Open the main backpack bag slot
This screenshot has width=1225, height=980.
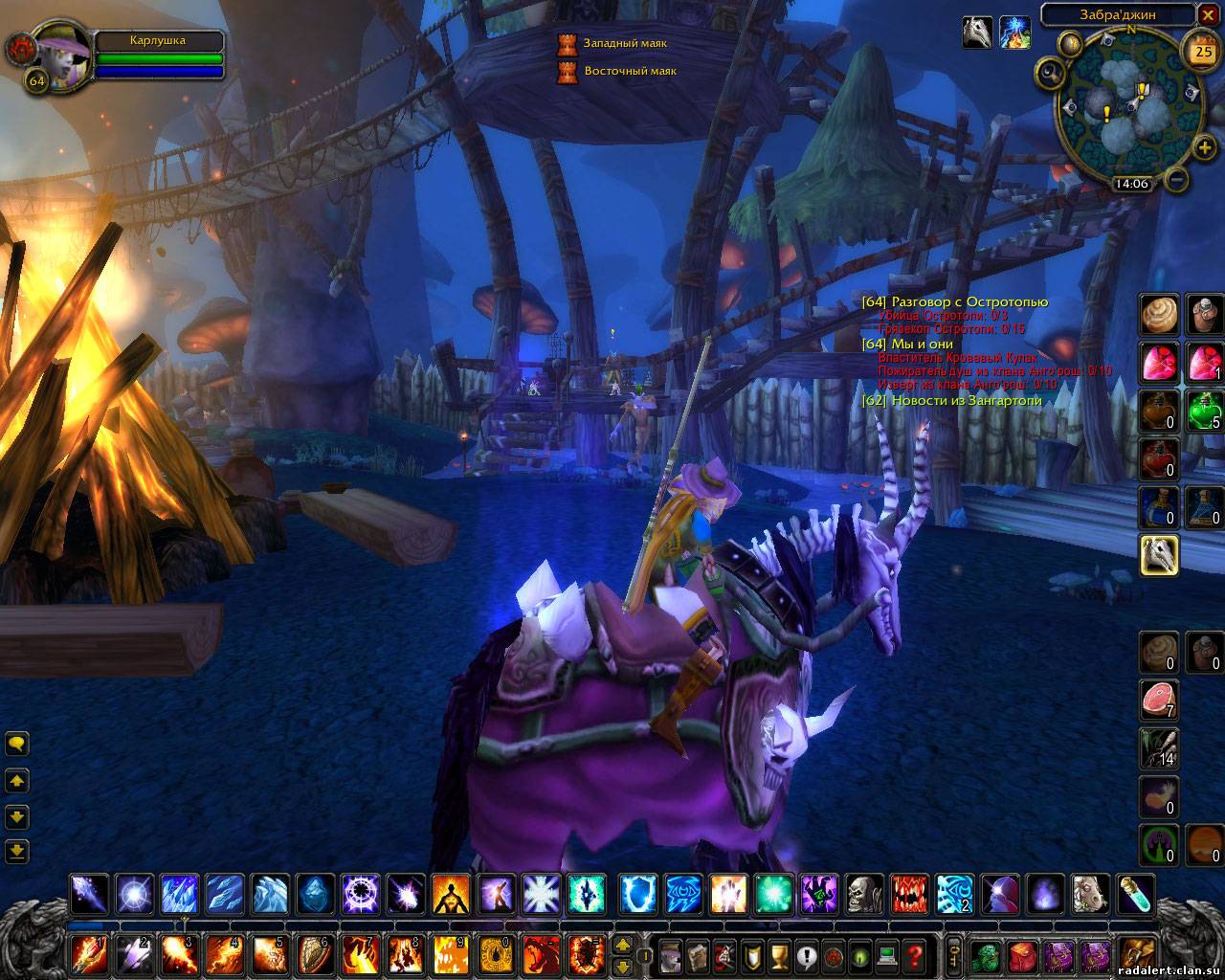click(1136, 954)
